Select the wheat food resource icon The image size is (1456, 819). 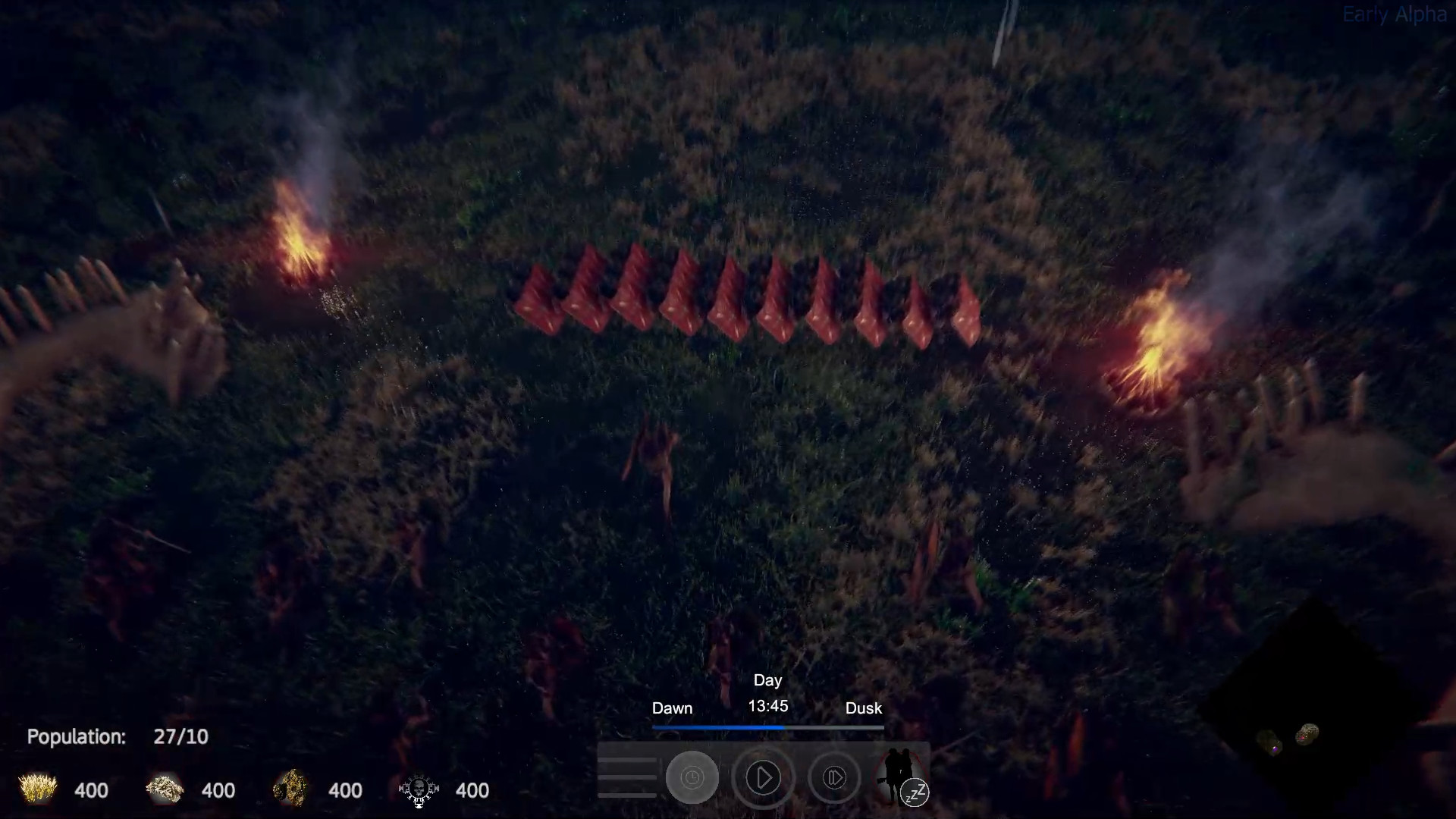[36, 789]
